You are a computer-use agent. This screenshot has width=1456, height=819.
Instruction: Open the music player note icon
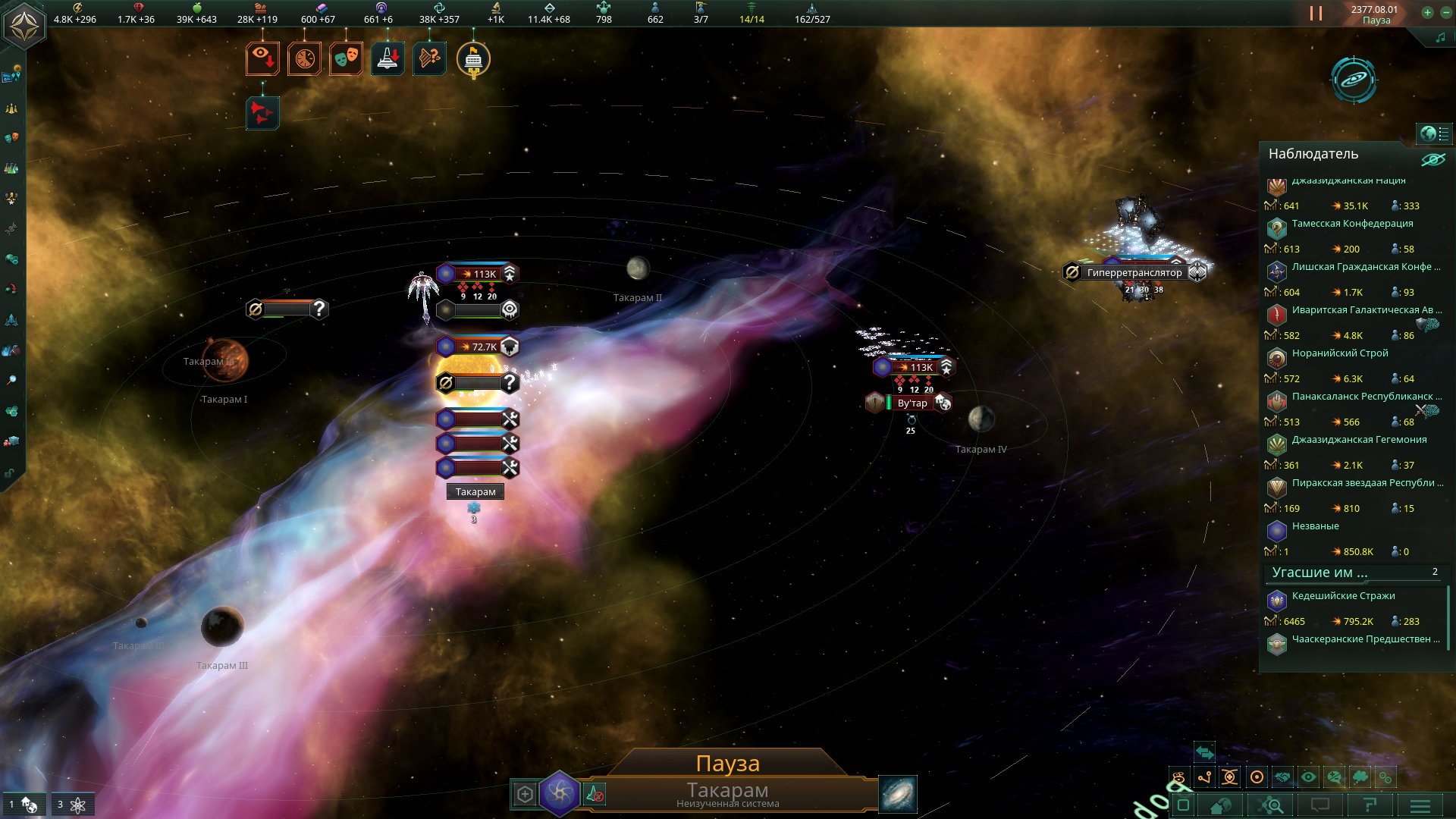pos(1440,37)
